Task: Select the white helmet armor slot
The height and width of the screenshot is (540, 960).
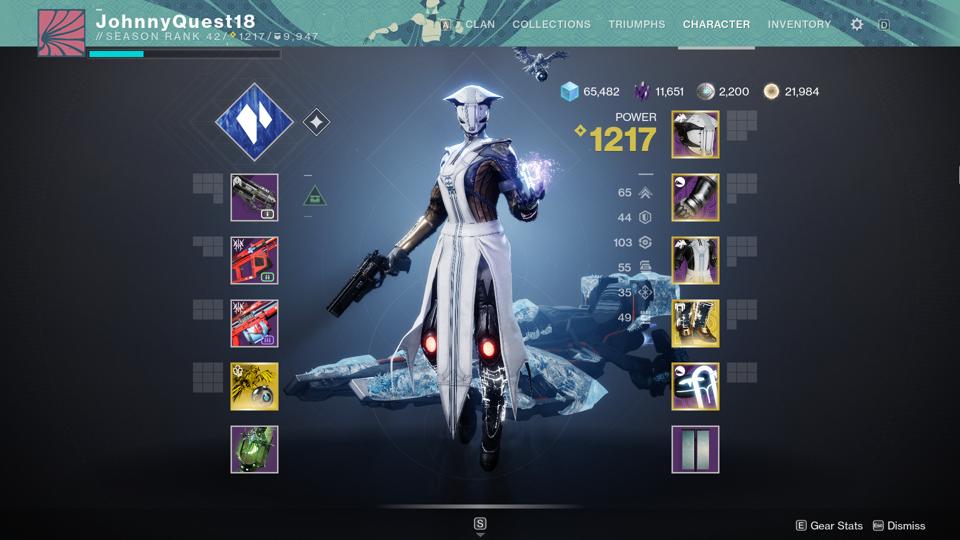Action: tap(695, 134)
